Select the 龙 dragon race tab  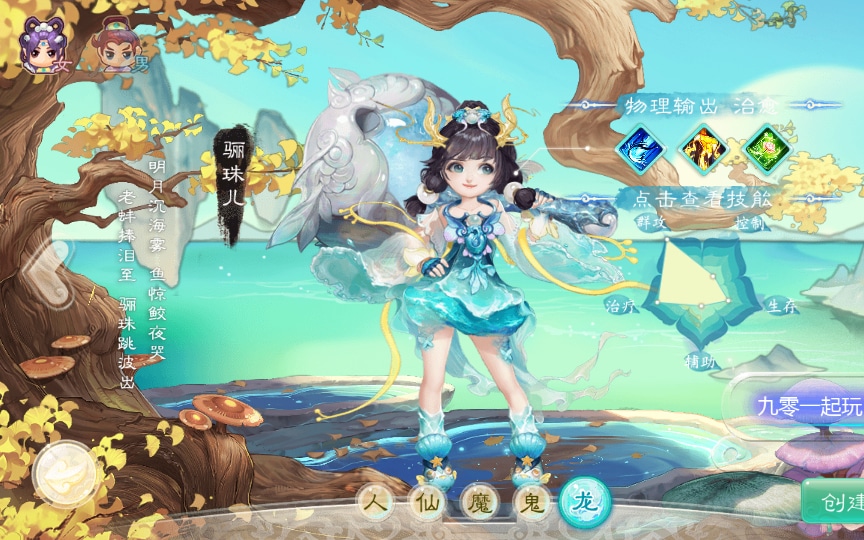(586, 500)
